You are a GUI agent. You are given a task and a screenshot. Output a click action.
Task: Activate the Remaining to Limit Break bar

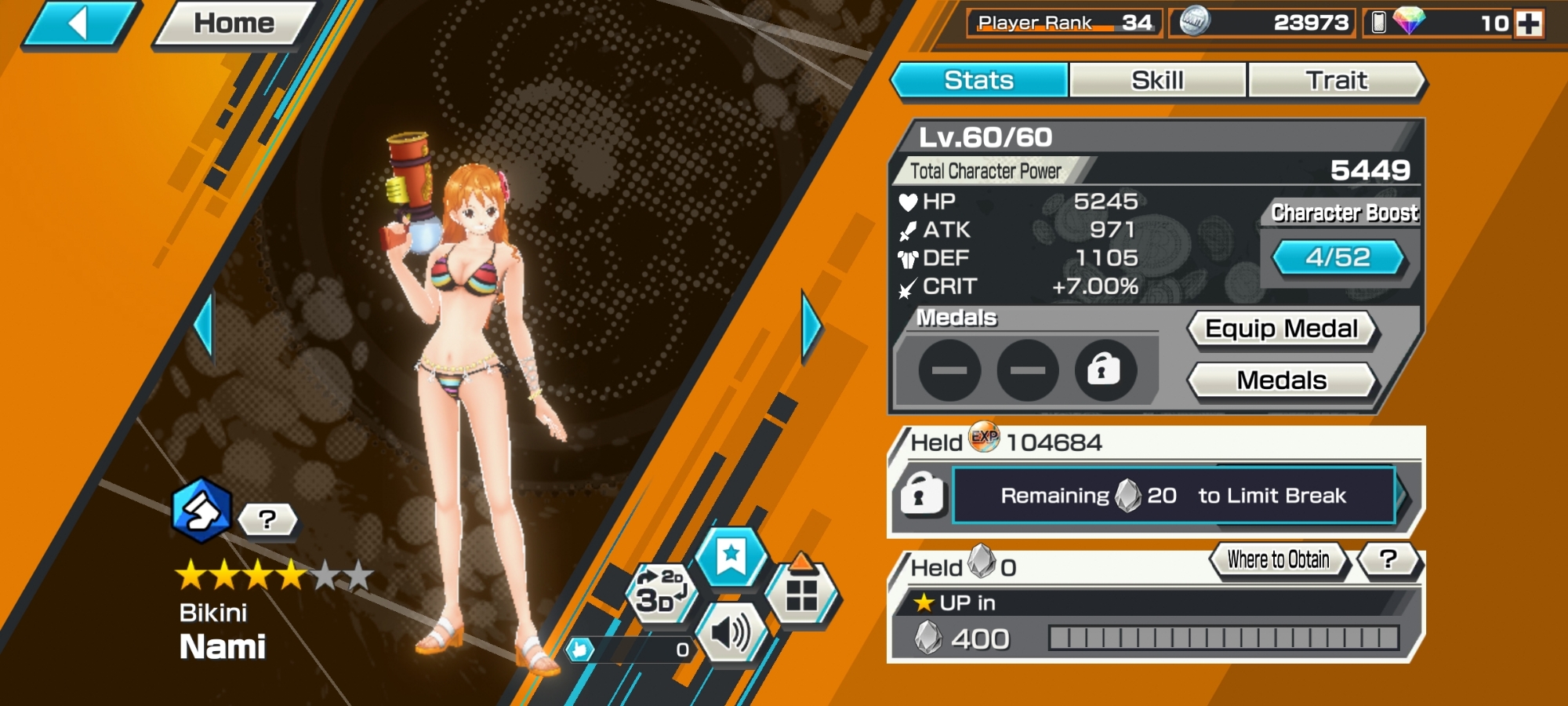tap(1173, 496)
